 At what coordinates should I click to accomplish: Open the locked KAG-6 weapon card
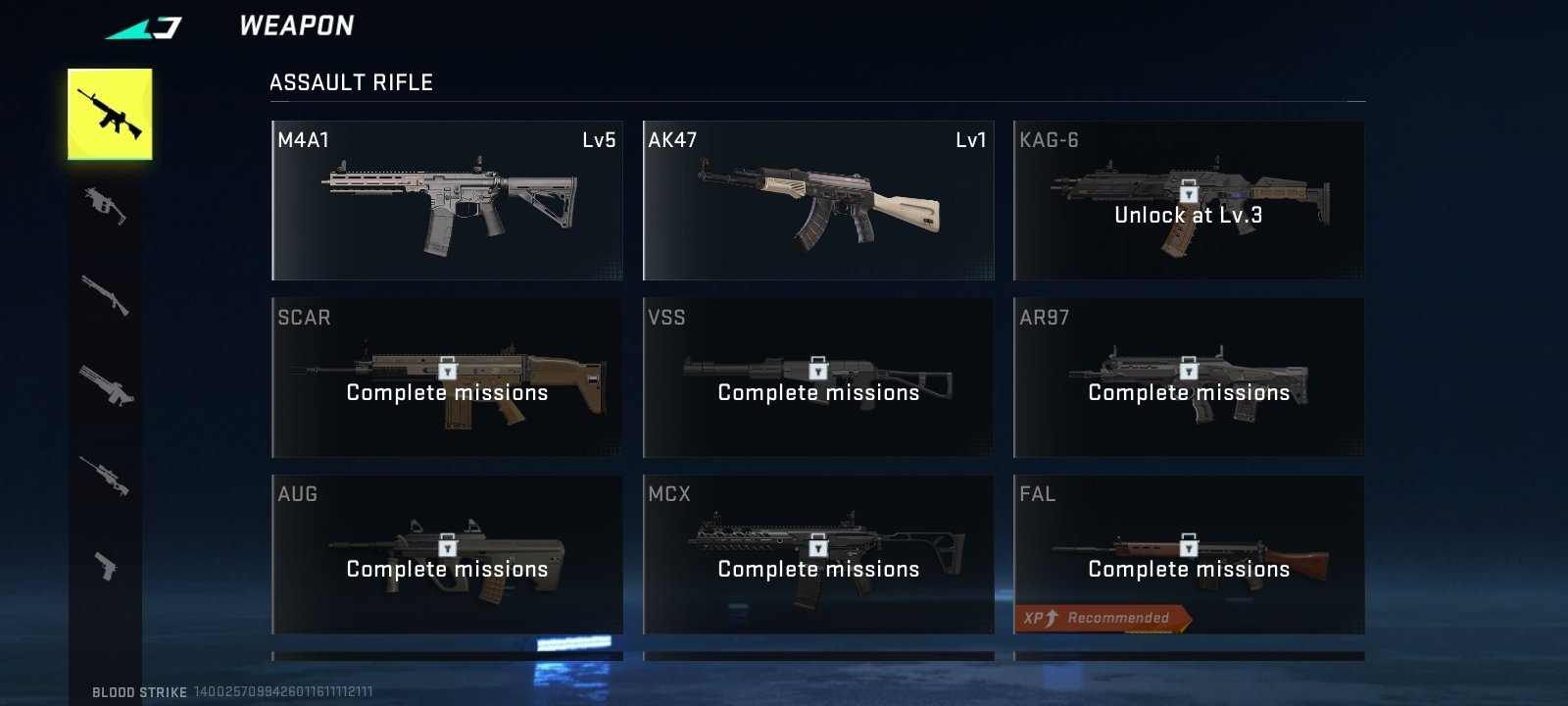[x=1189, y=201]
